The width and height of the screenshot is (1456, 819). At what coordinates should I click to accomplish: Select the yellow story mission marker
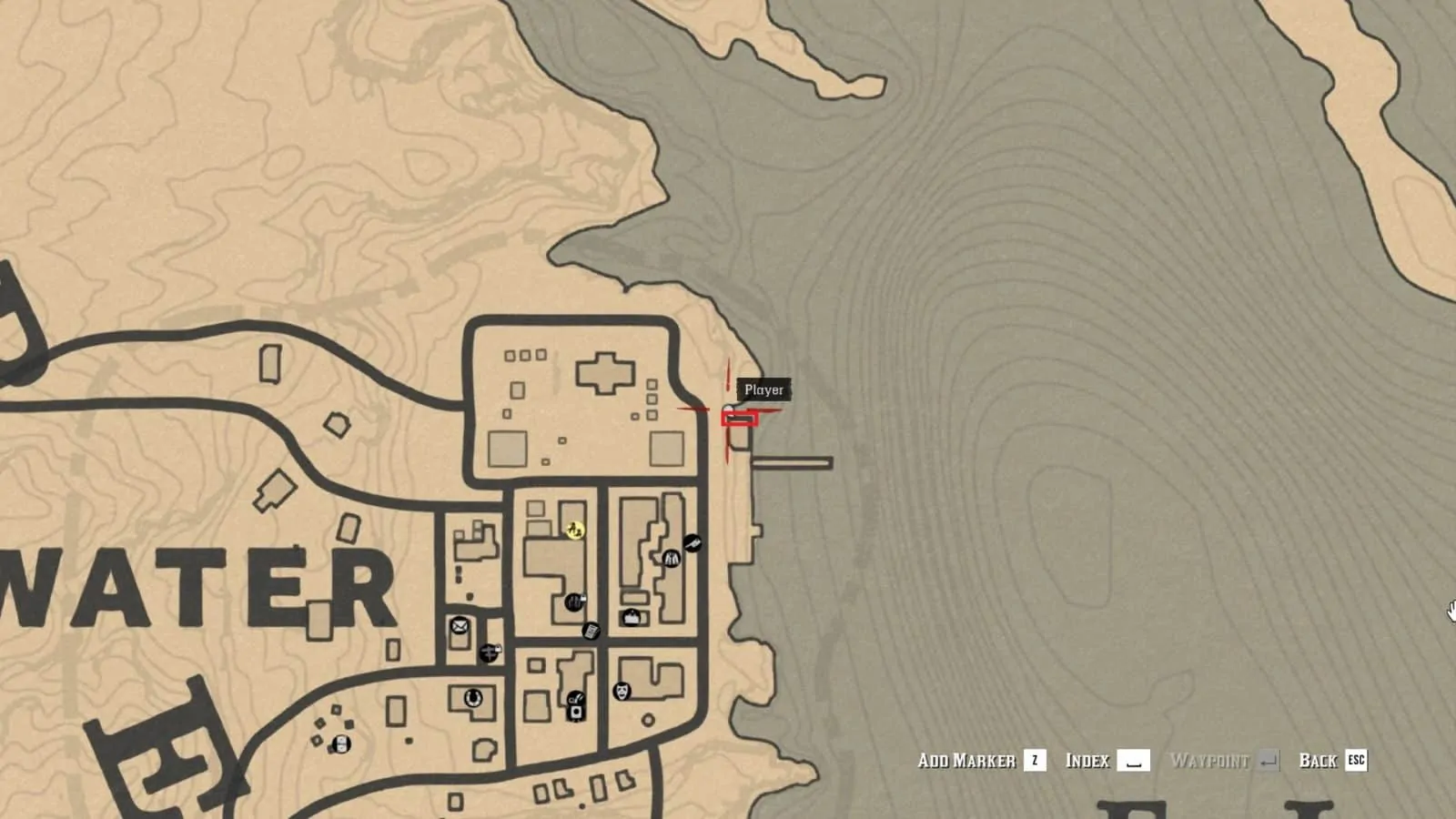pyautogui.click(x=574, y=531)
